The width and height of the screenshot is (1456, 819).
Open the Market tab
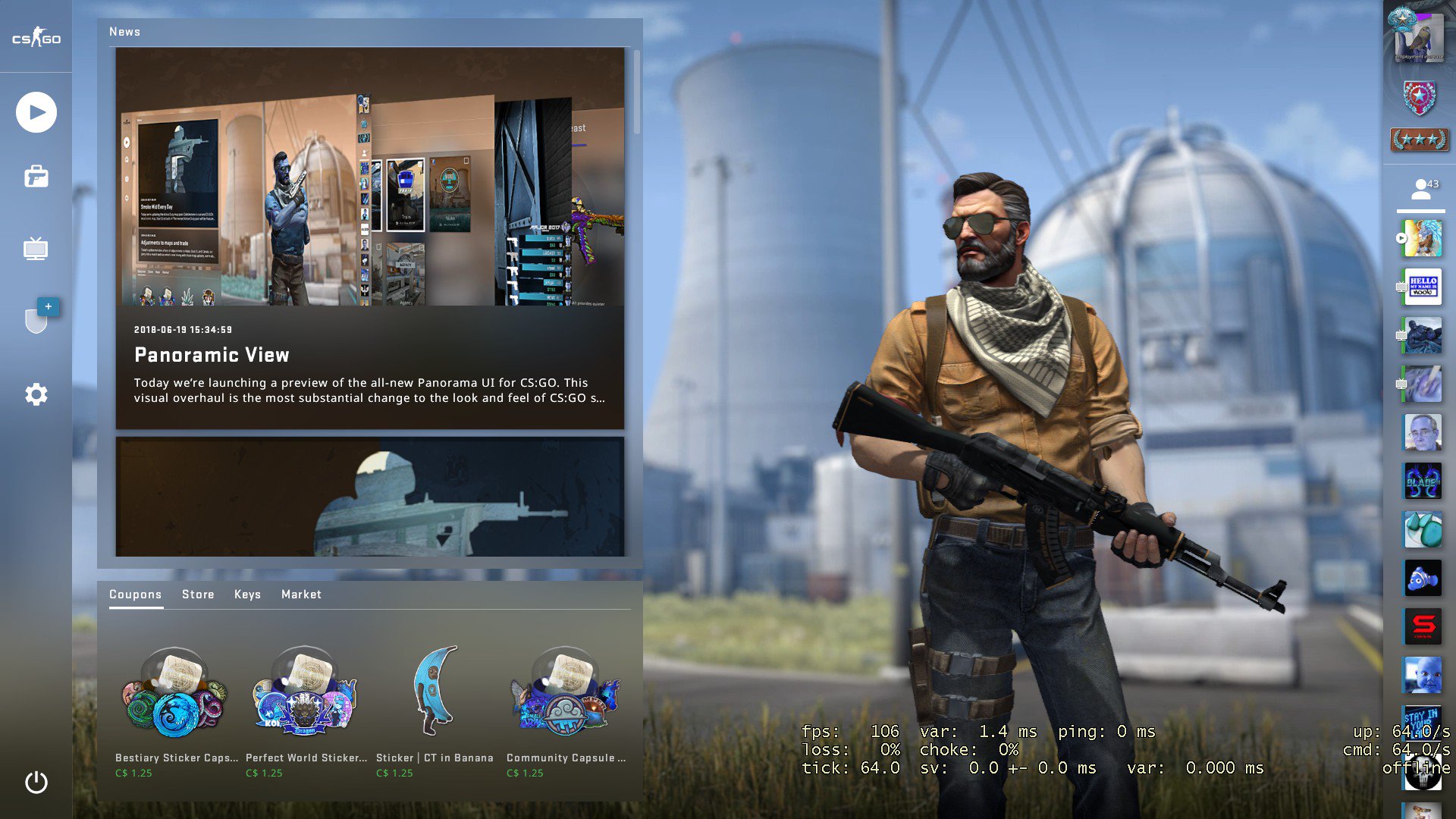pos(301,595)
